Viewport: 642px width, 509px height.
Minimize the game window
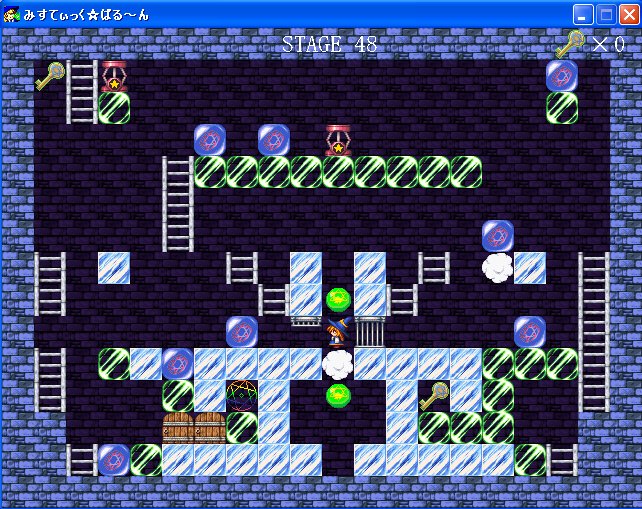pos(583,14)
